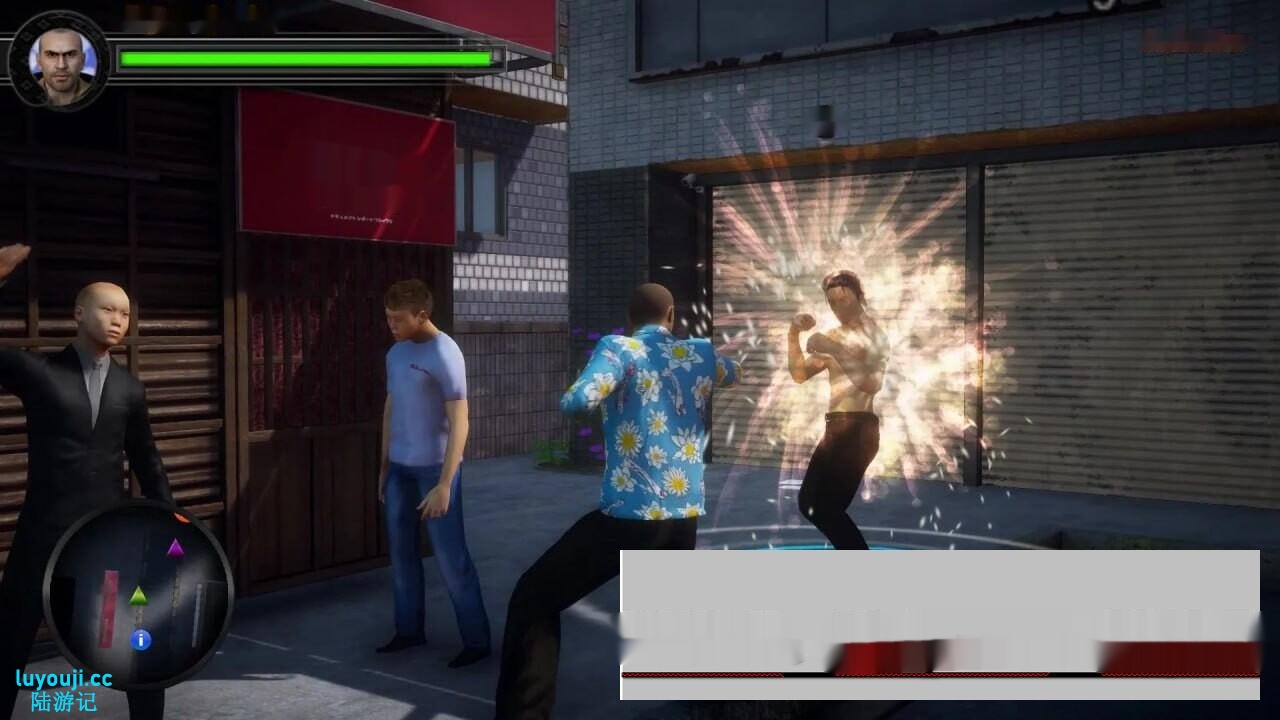
Task: Click the green player arrow on the minimap
Action: coord(138,595)
